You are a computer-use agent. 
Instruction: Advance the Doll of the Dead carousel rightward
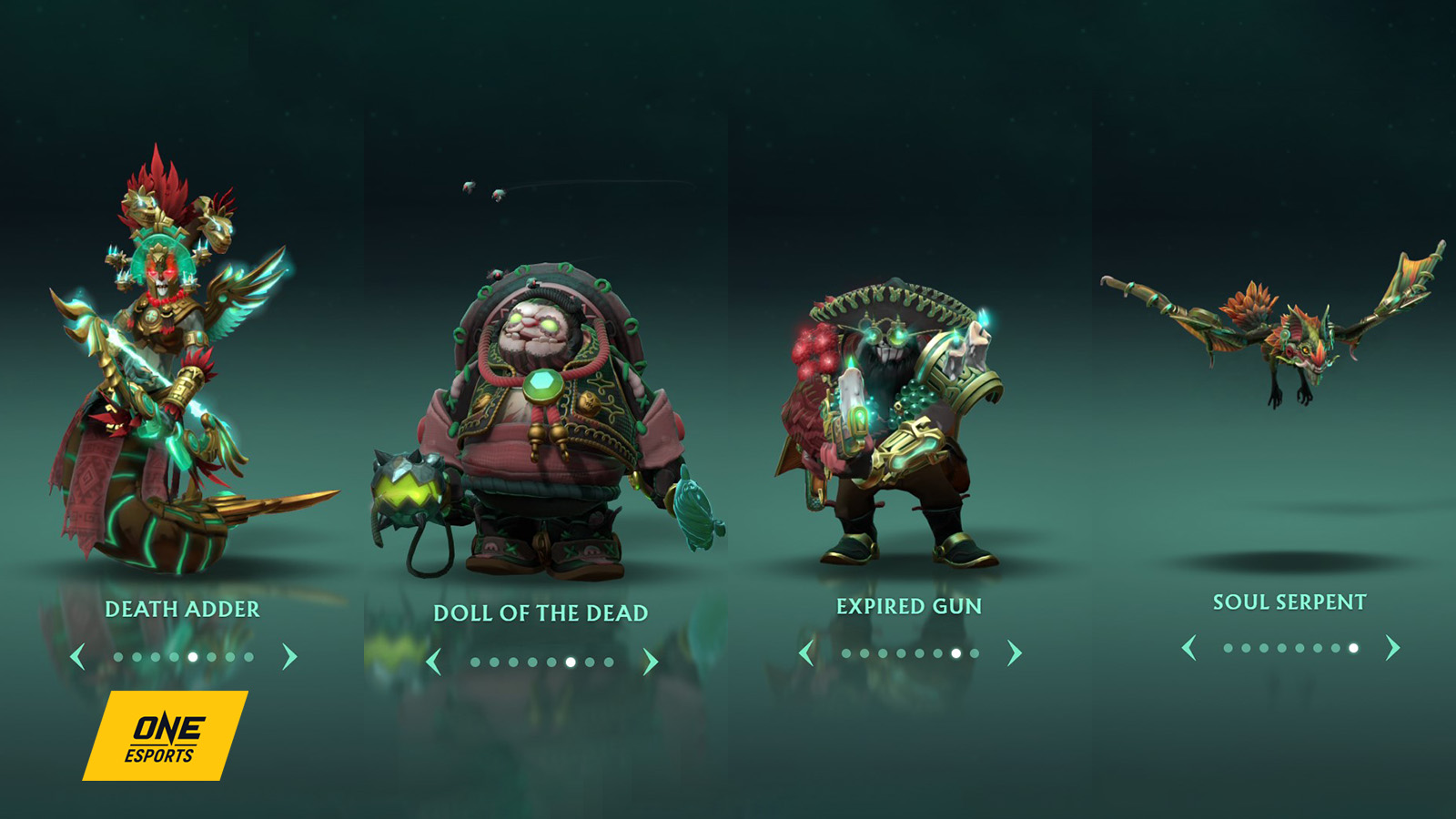651,662
